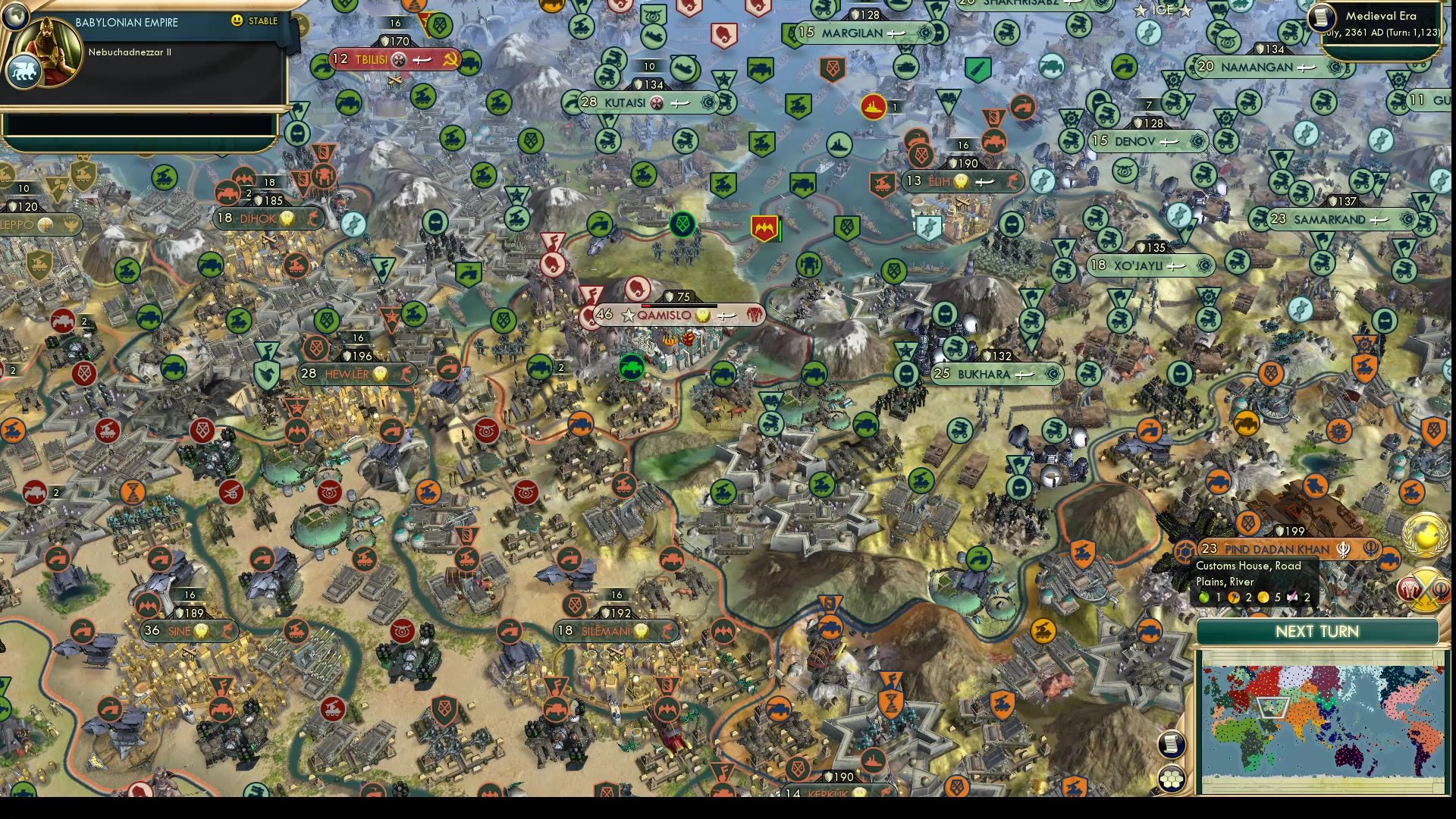Click the Next Turn button
Viewport: 1456px width, 819px height.
(1317, 632)
